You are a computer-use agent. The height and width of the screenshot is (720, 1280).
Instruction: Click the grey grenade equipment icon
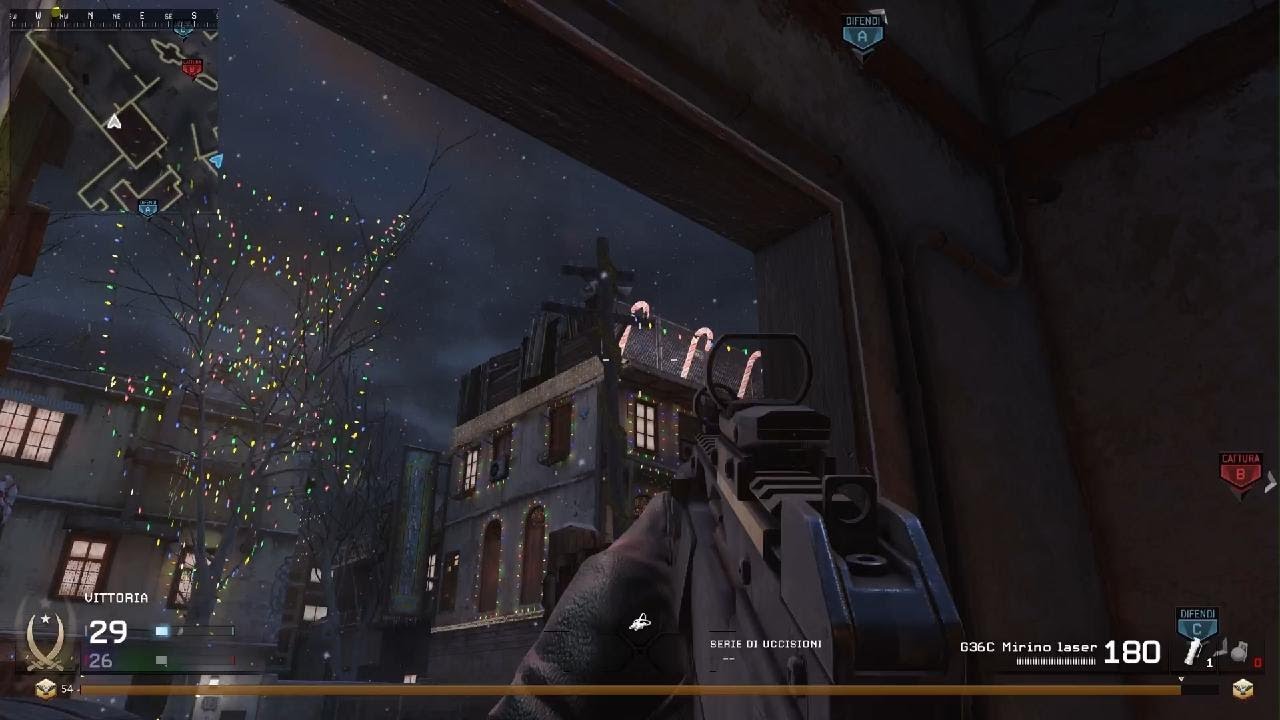pos(1239,652)
